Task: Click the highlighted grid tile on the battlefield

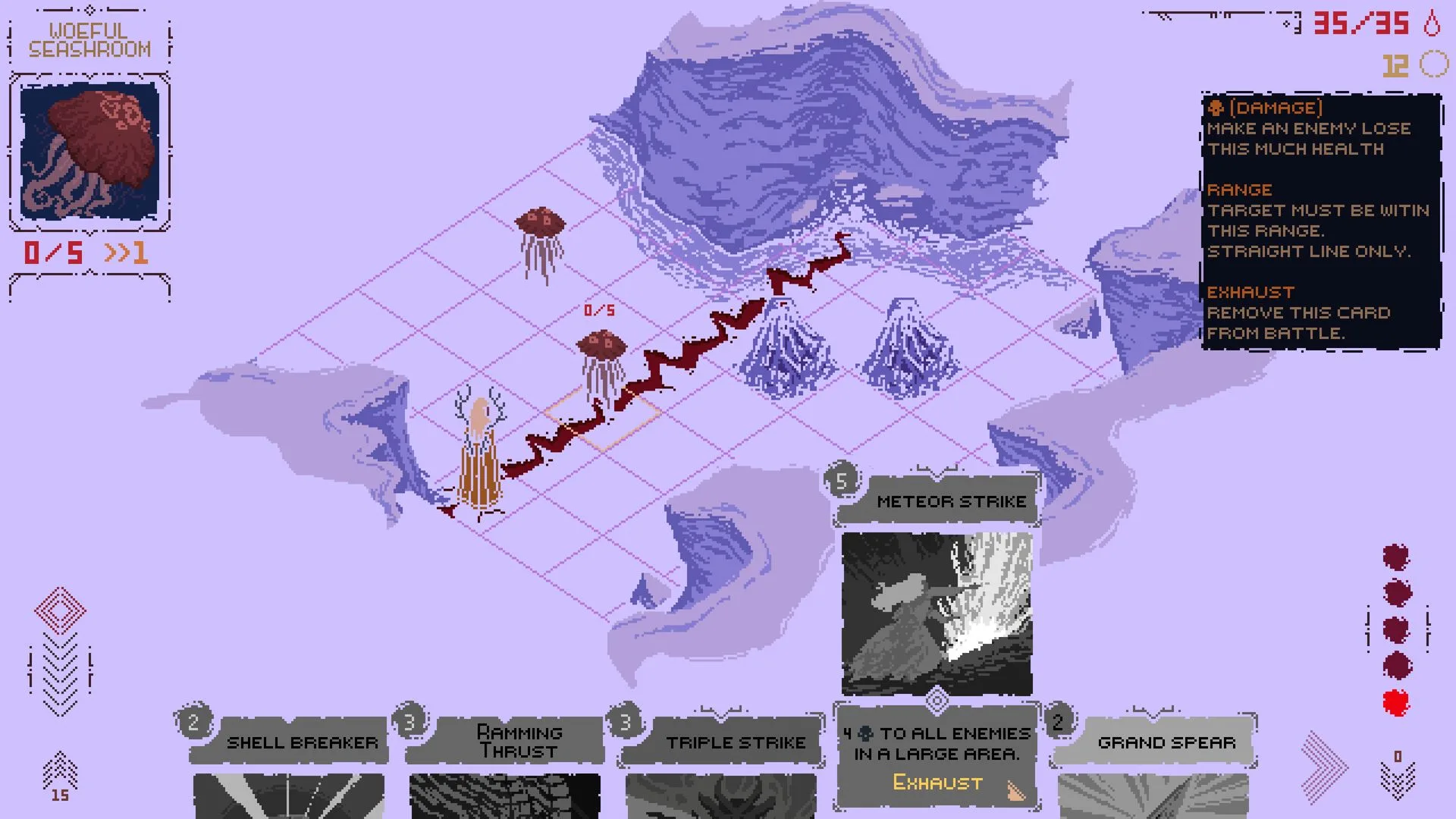Action: pyautogui.click(x=601, y=417)
